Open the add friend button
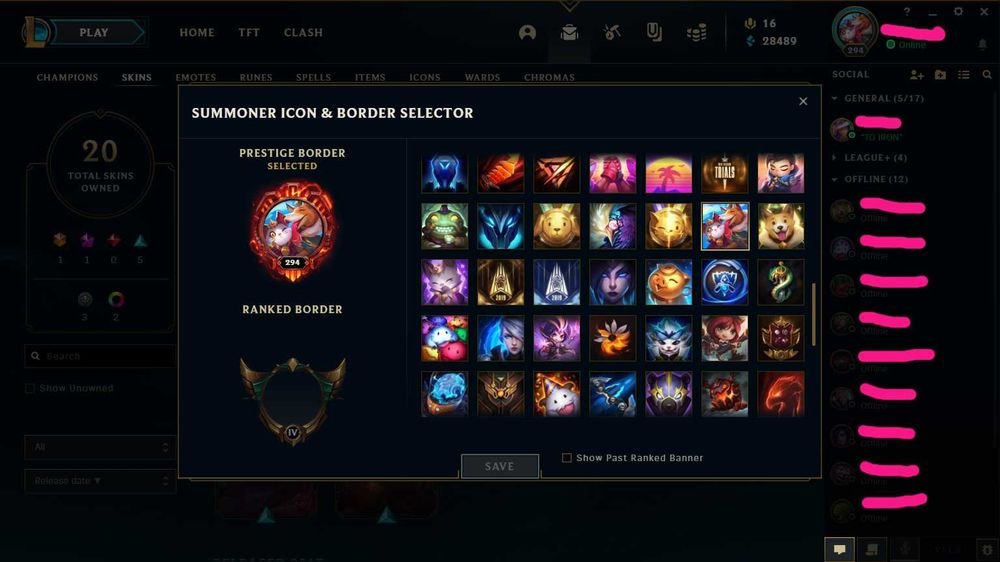Image resolution: width=1000 pixels, height=562 pixels. coord(916,75)
